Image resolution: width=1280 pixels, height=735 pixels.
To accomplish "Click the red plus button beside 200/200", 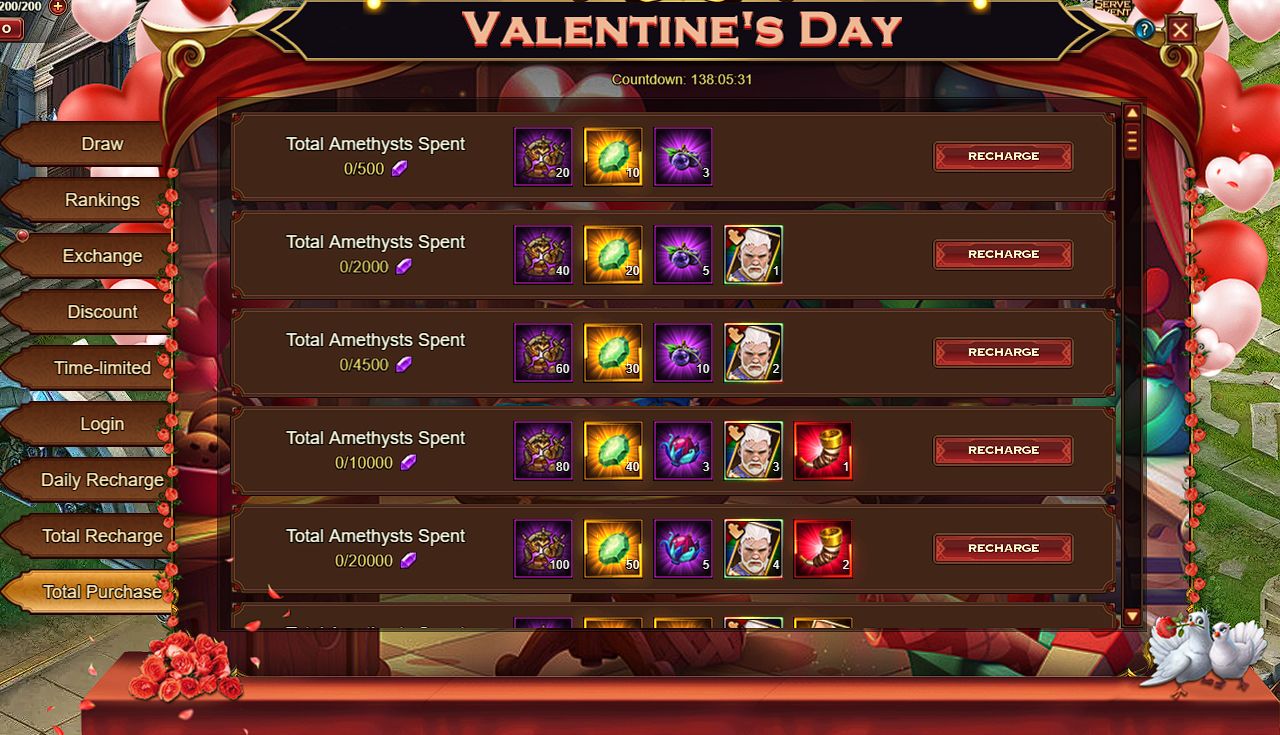I will point(57,6).
